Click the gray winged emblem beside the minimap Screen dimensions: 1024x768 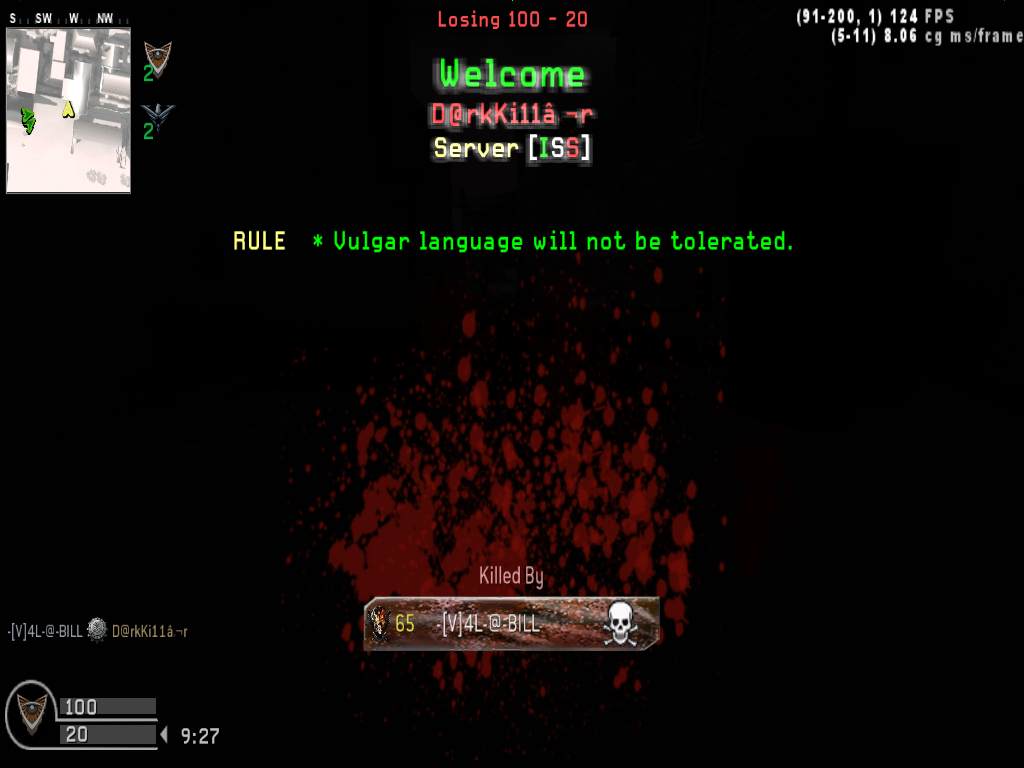click(x=157, y=115)
